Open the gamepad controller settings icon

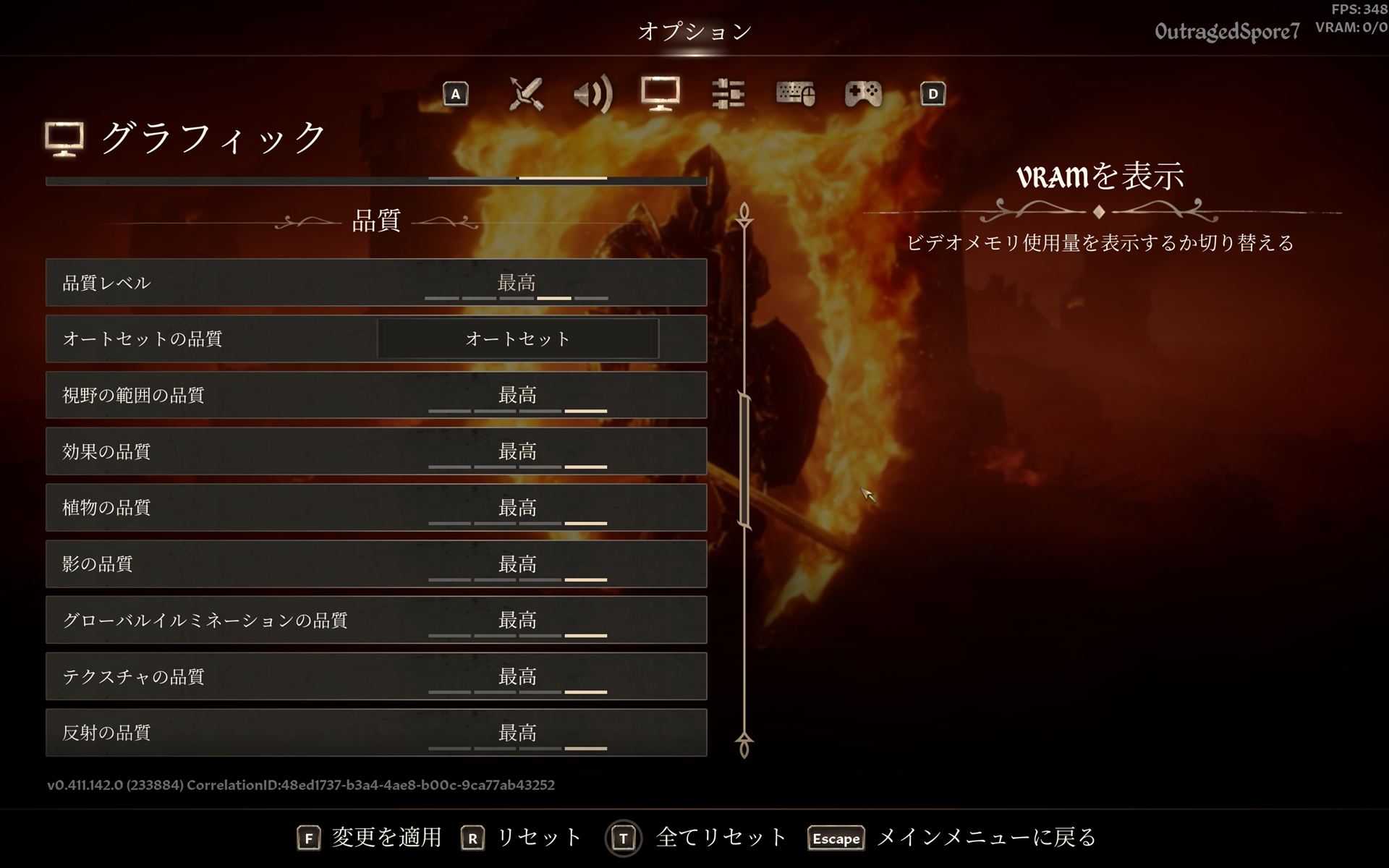click(862, 94)
